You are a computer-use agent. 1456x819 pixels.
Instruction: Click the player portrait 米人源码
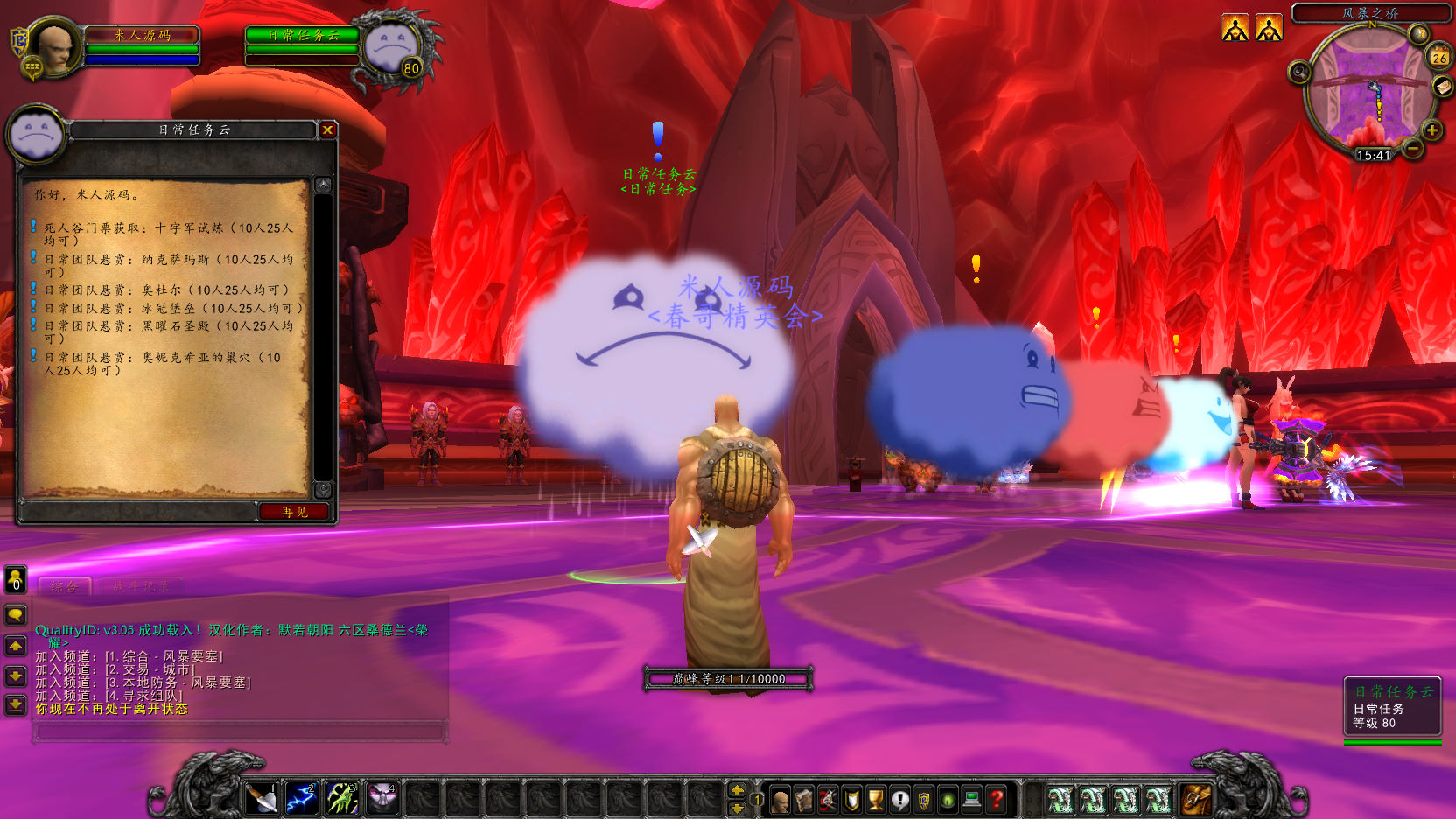point(54,45)
